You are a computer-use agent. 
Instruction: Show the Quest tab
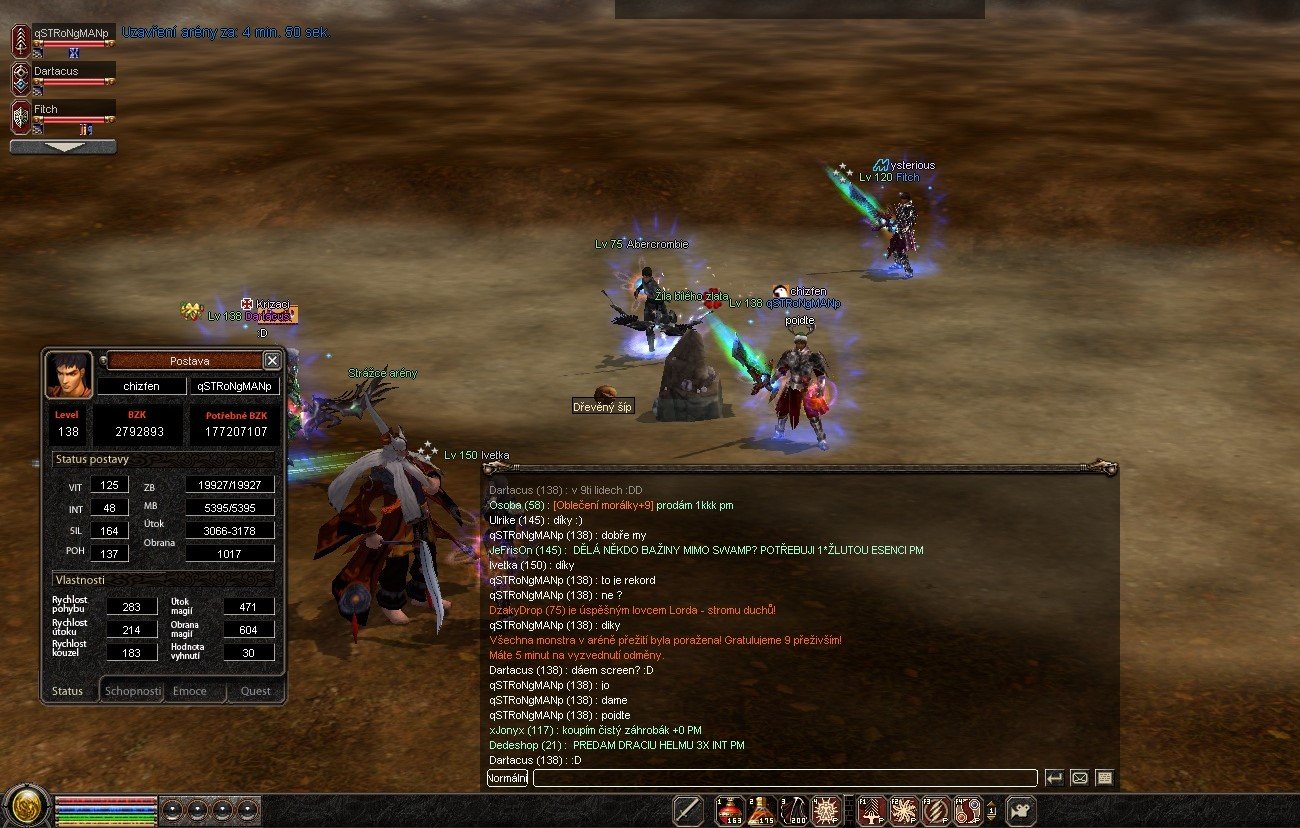click(x=255, y=691)
